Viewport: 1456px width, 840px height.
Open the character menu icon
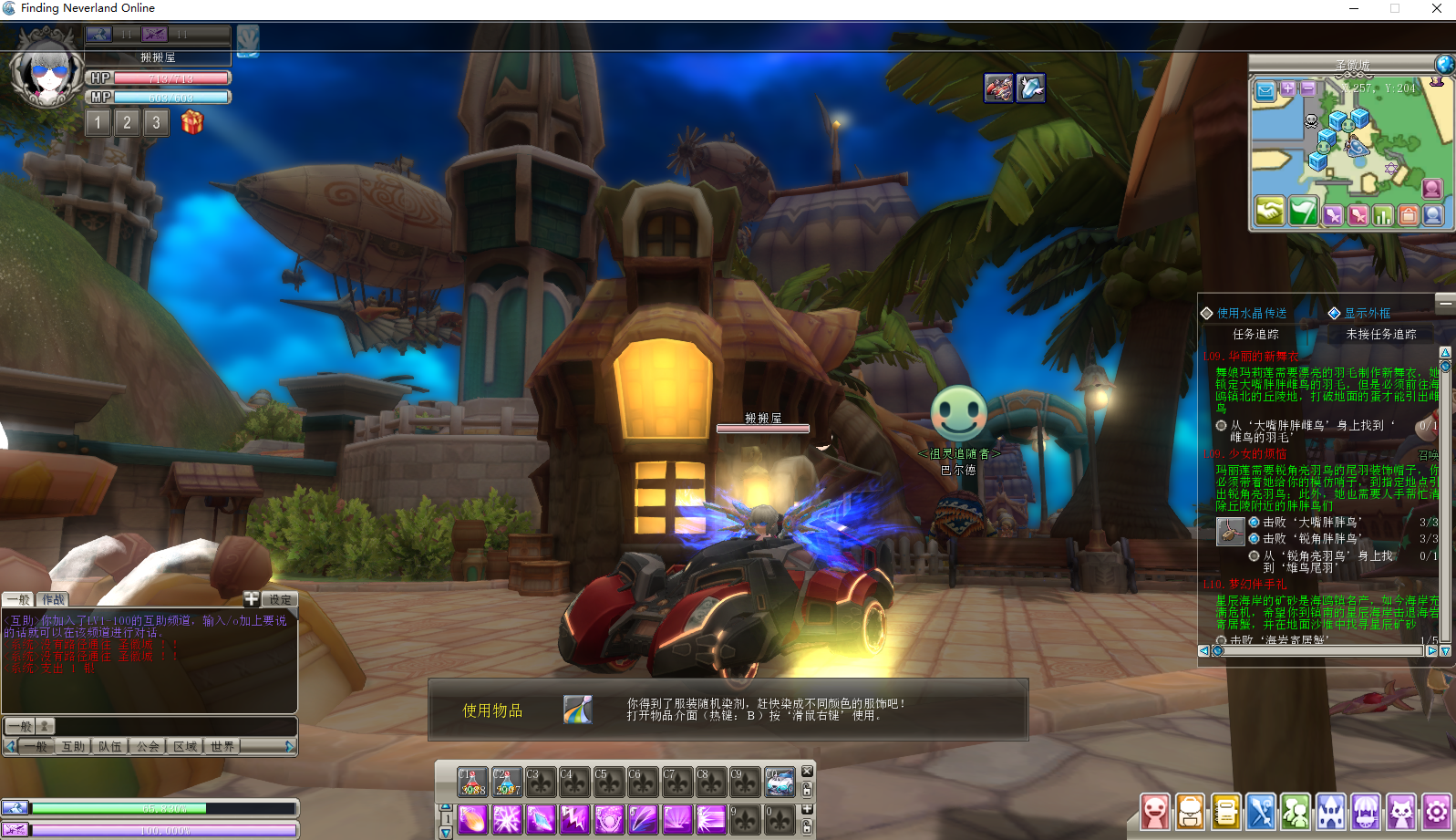[1155, 811]
